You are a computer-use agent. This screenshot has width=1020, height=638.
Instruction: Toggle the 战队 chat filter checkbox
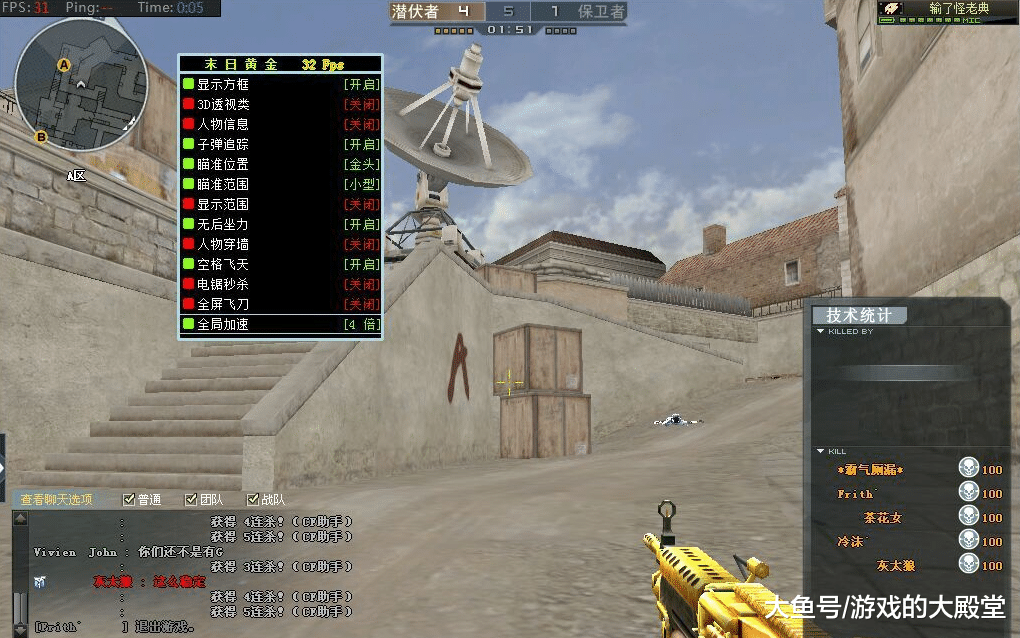(253, 499)
